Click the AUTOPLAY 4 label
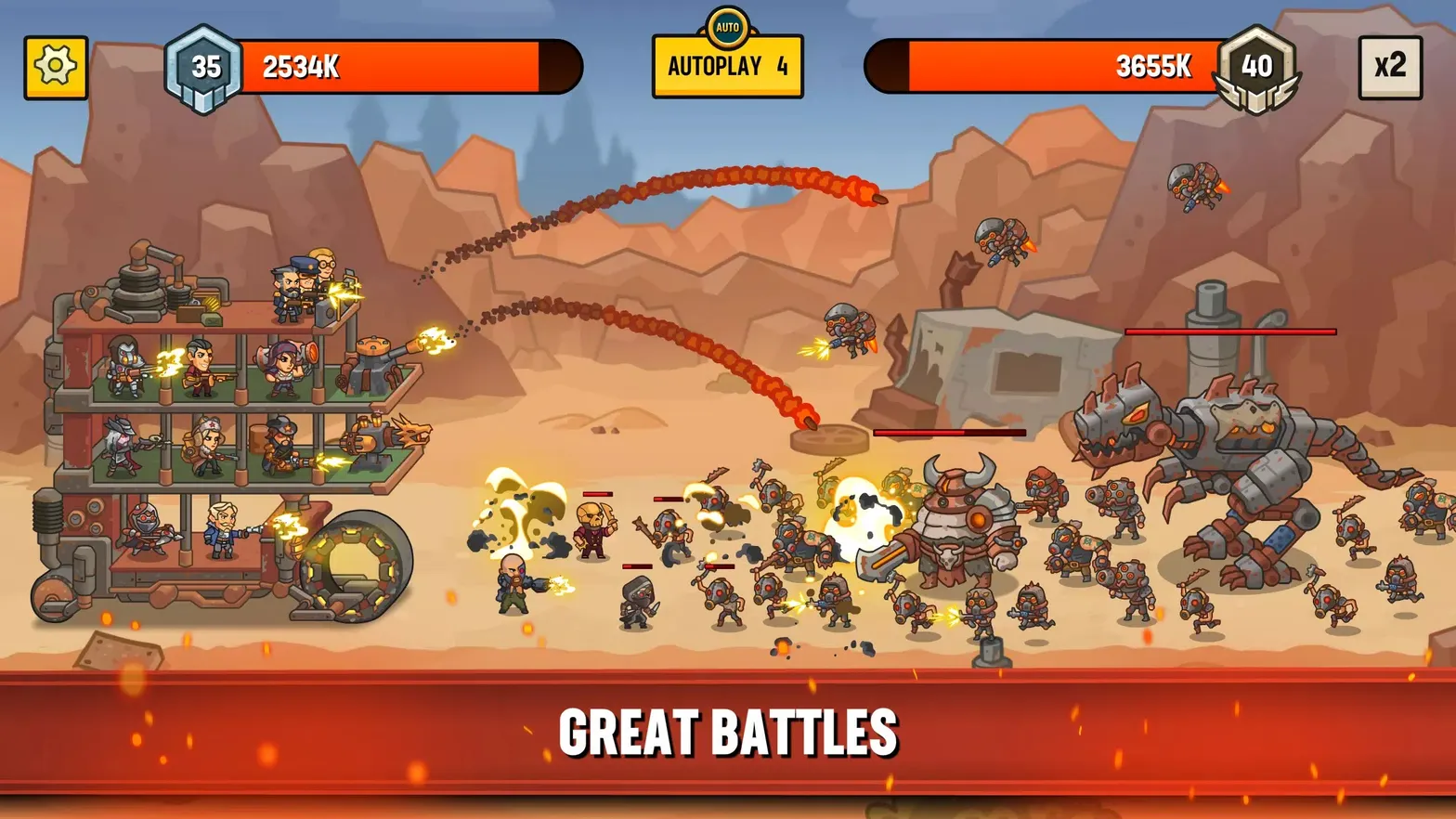 (727, 67)
